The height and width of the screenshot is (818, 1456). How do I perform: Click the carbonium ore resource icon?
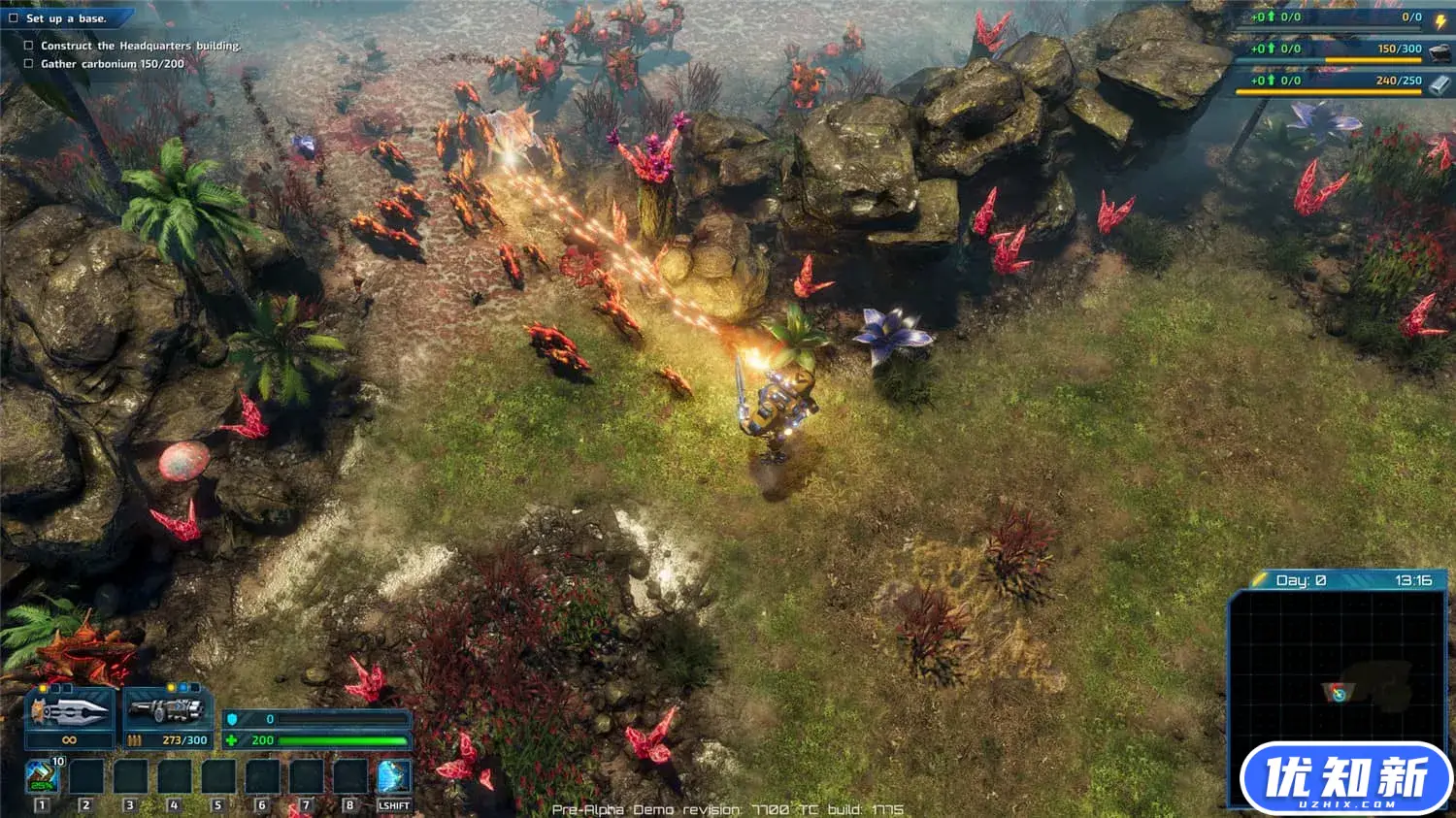pos(1439,50)
